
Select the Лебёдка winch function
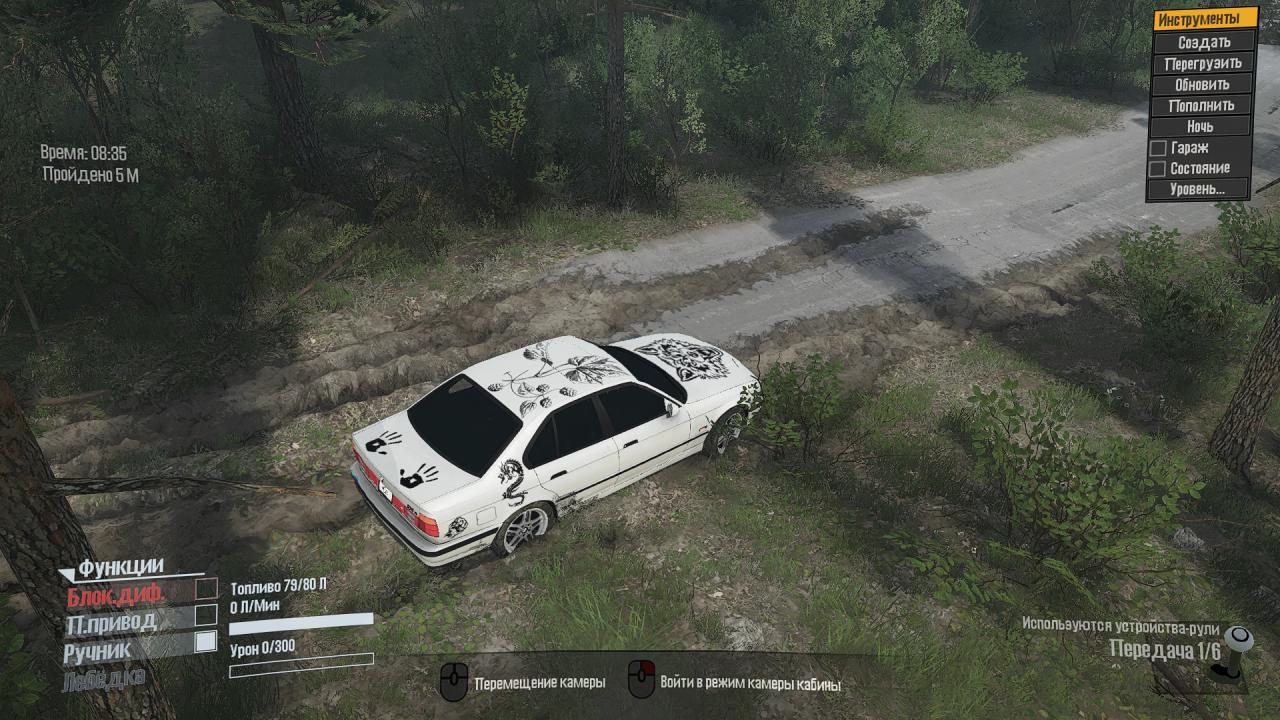104,678
